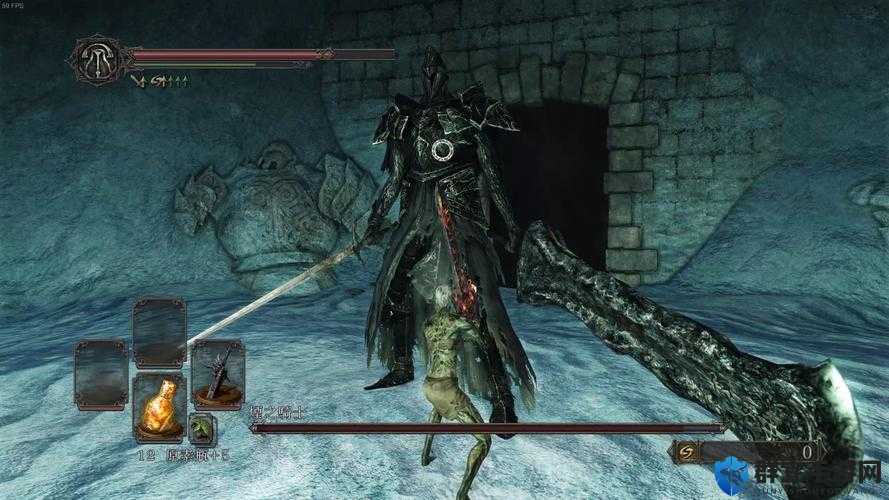Choose the small green herb item slot

coord(202,428)
